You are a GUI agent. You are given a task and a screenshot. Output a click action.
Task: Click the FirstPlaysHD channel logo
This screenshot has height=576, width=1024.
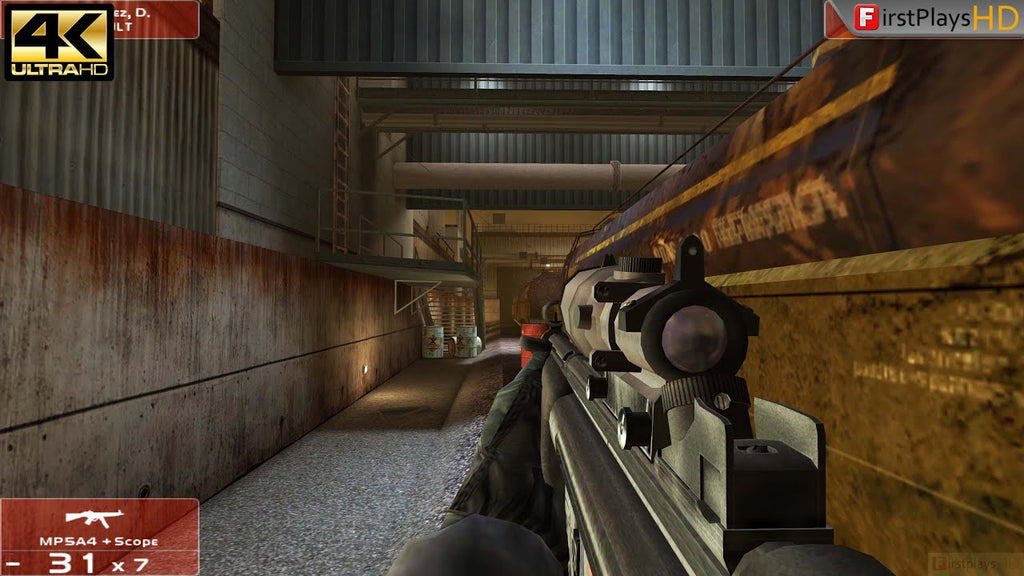tap(924, 19)
